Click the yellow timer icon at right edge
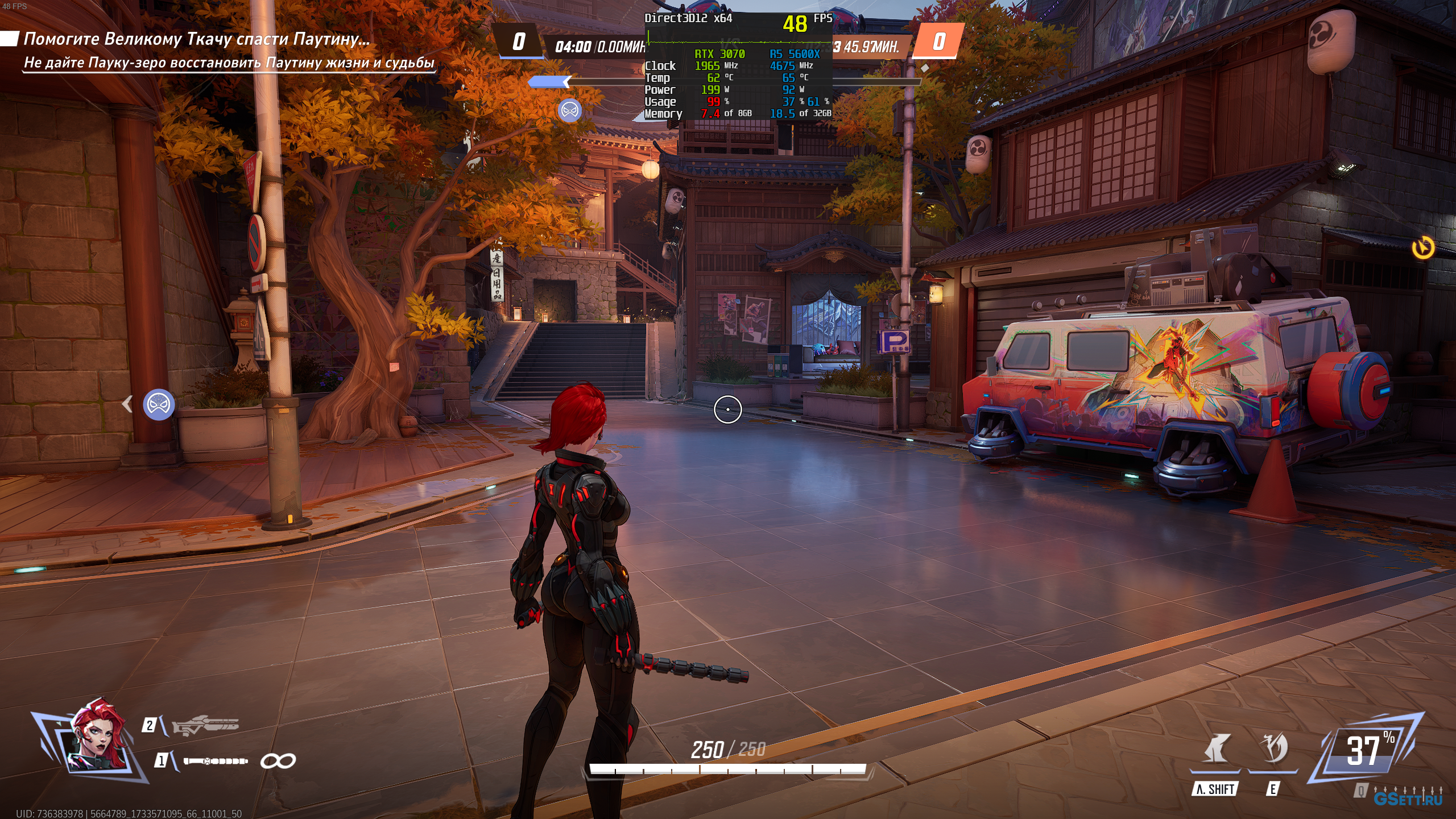Viewport: 1456px width, 819px height. pos(1423,248)
